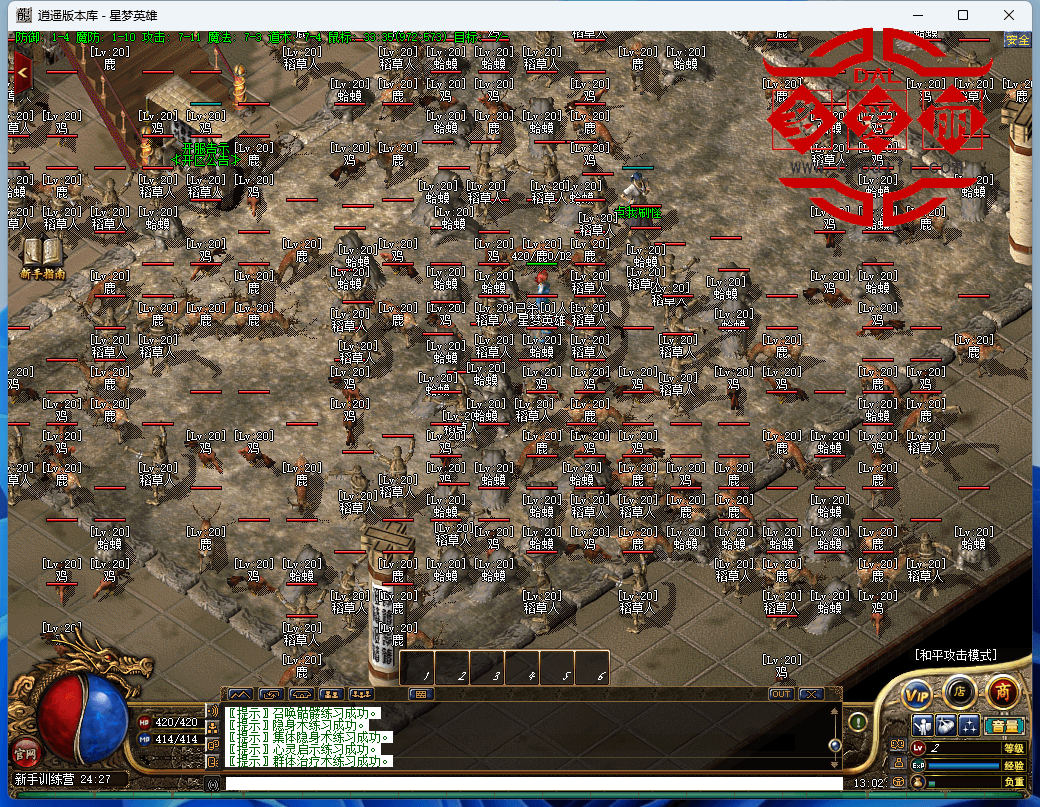This screenshot has height=807, width=1040.
Task: Open the character icon with shield
Action: [x=923, y=725]
